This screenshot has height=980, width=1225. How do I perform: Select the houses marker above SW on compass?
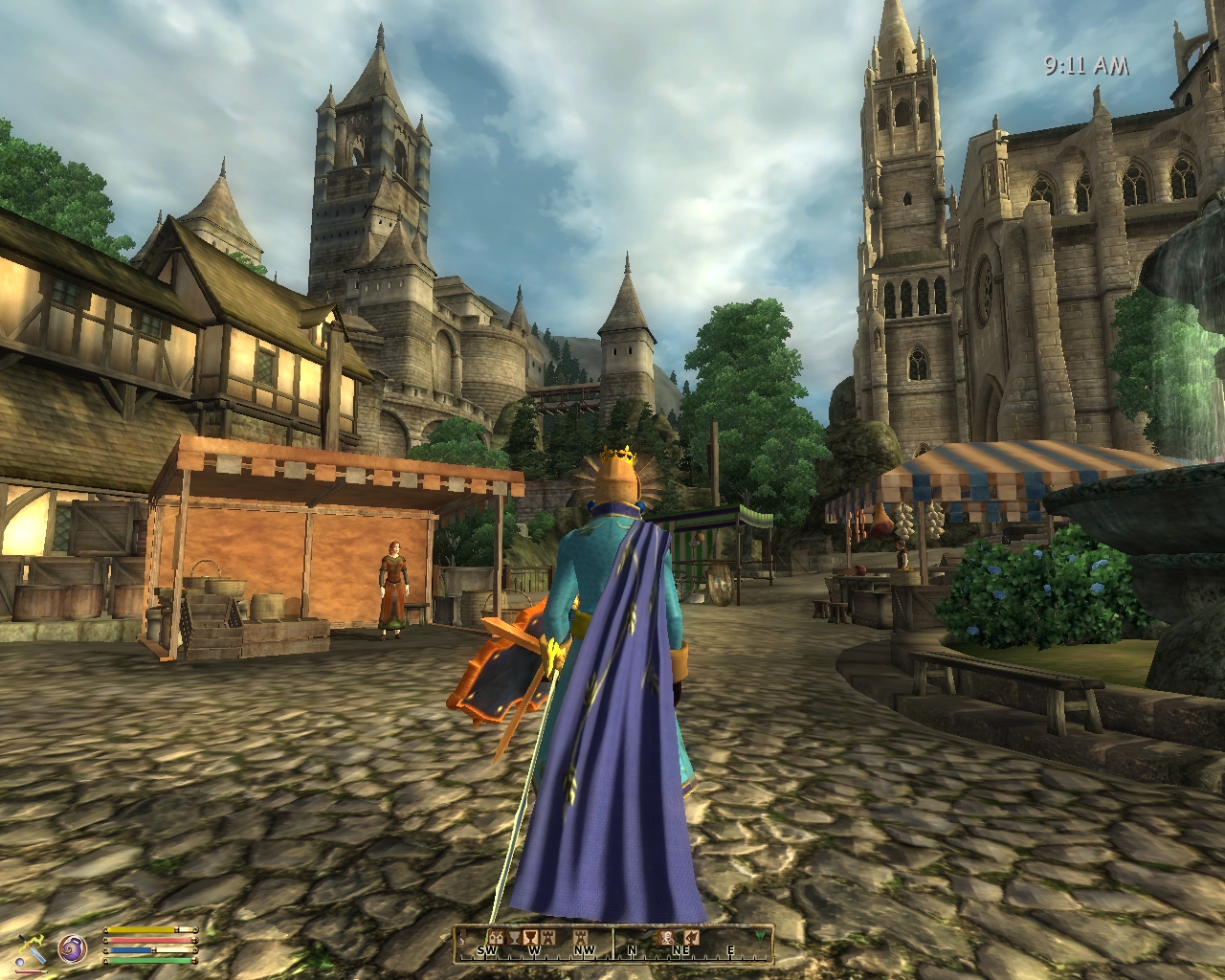click(496, 937)
